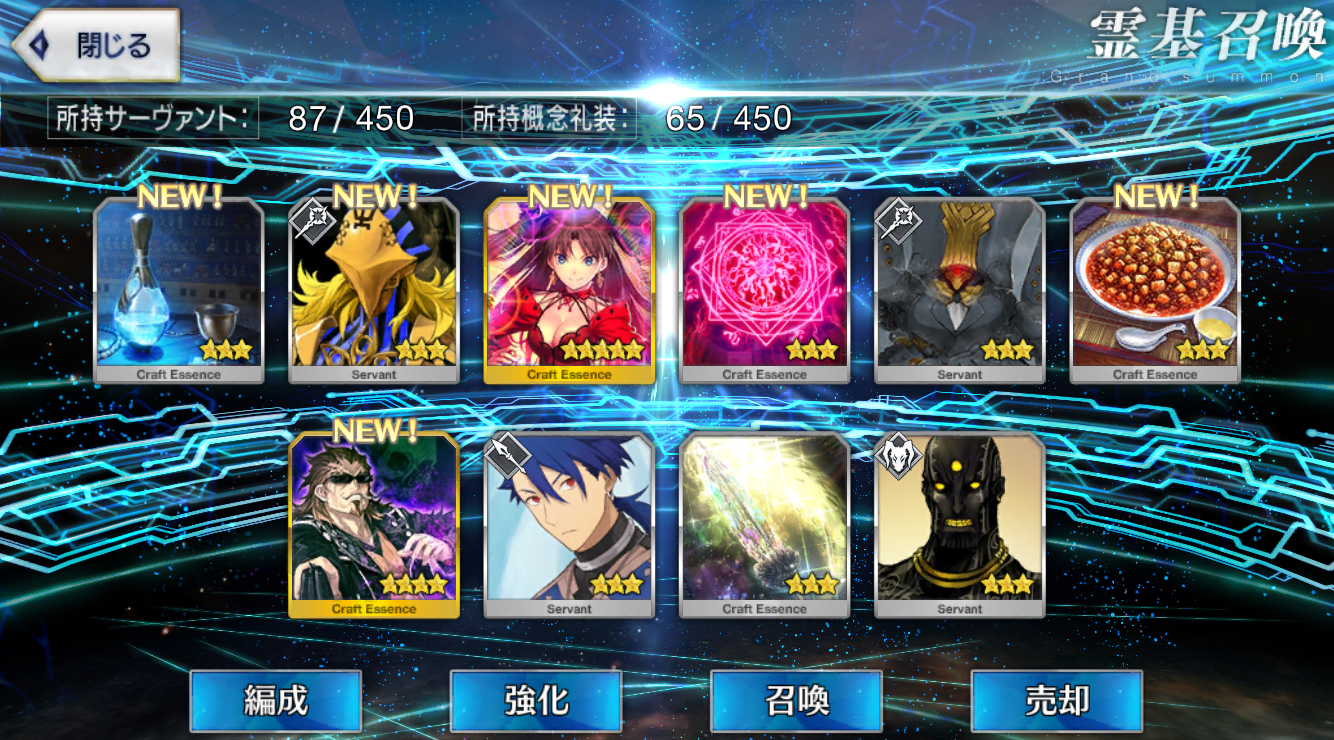Select the mapo tofu Craft Essence card
1334x740 pixels.
click(x=1155, y=290)
